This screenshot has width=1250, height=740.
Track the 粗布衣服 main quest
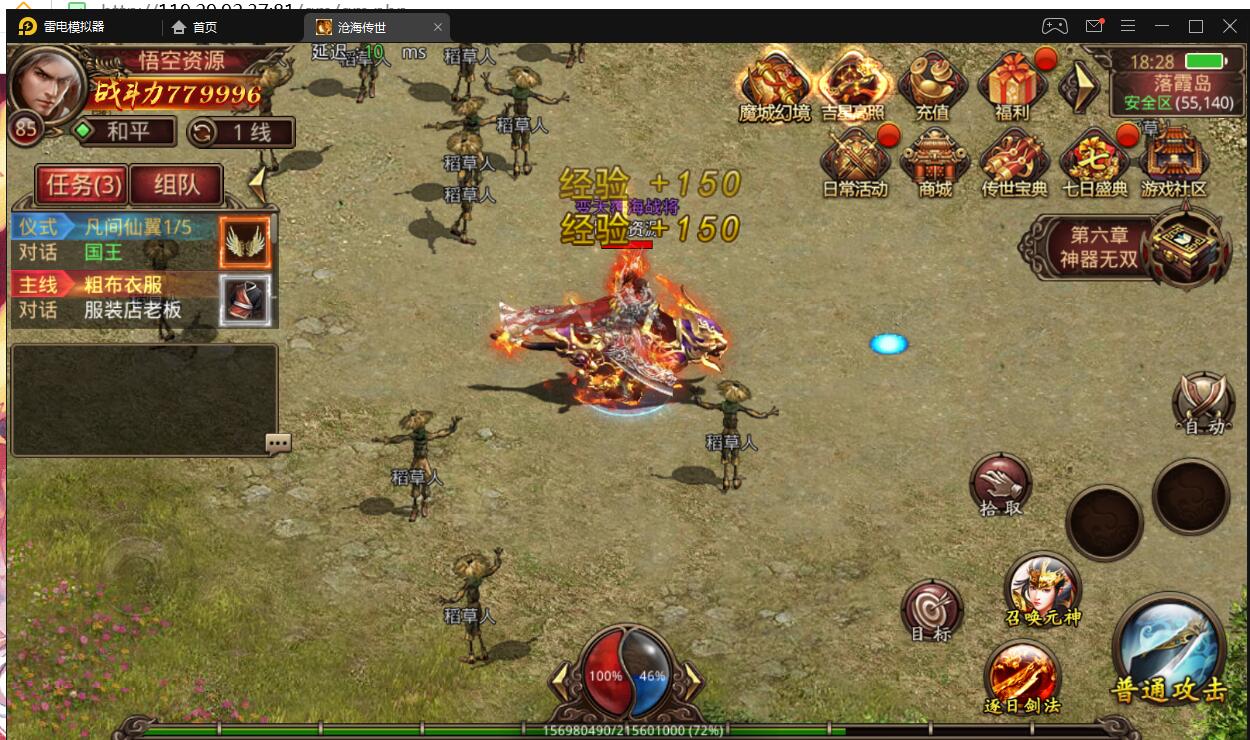[115, 298]
